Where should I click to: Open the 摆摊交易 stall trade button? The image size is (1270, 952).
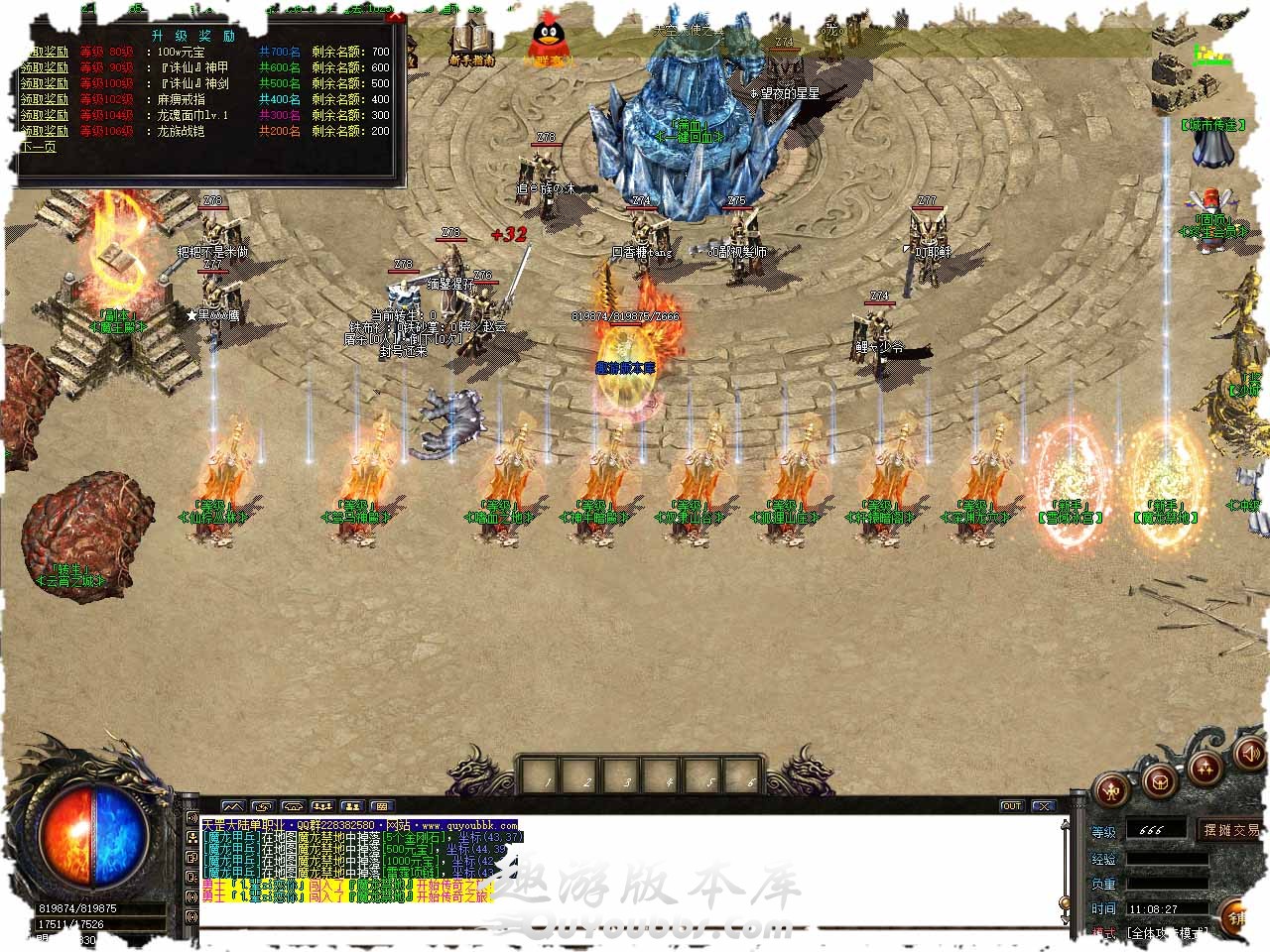[x=1230, y=830]
